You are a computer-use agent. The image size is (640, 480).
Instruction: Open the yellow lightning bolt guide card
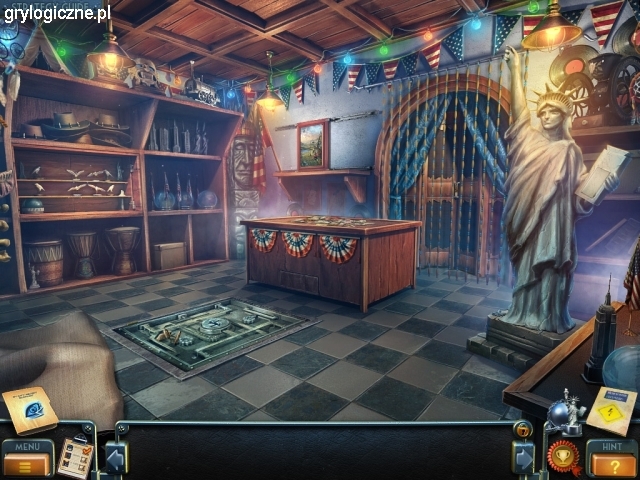click(x=612, y=410)
